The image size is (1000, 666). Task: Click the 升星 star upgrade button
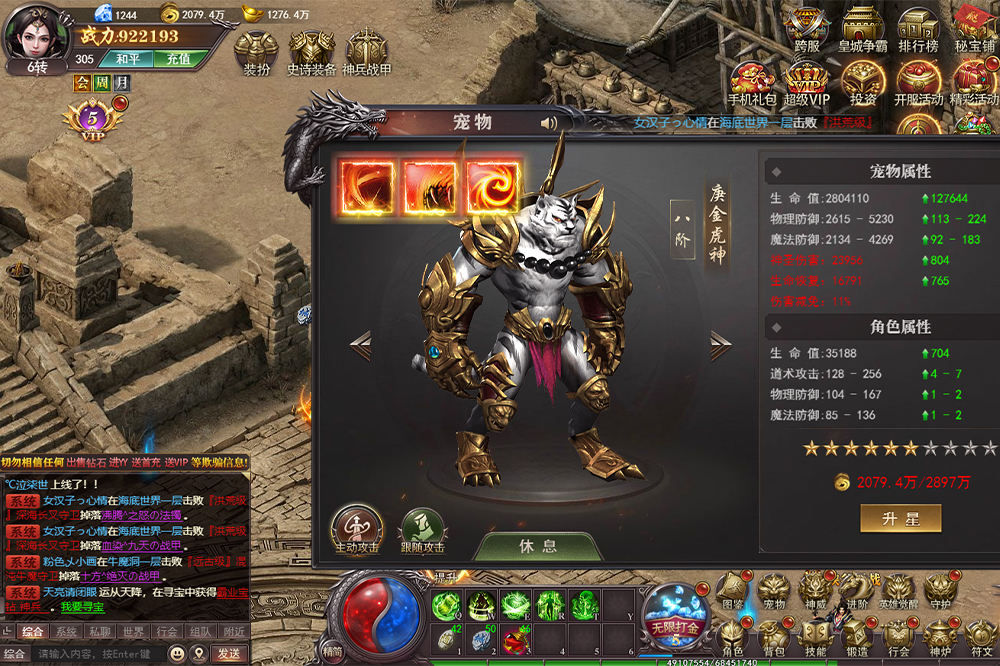[900, 518]
